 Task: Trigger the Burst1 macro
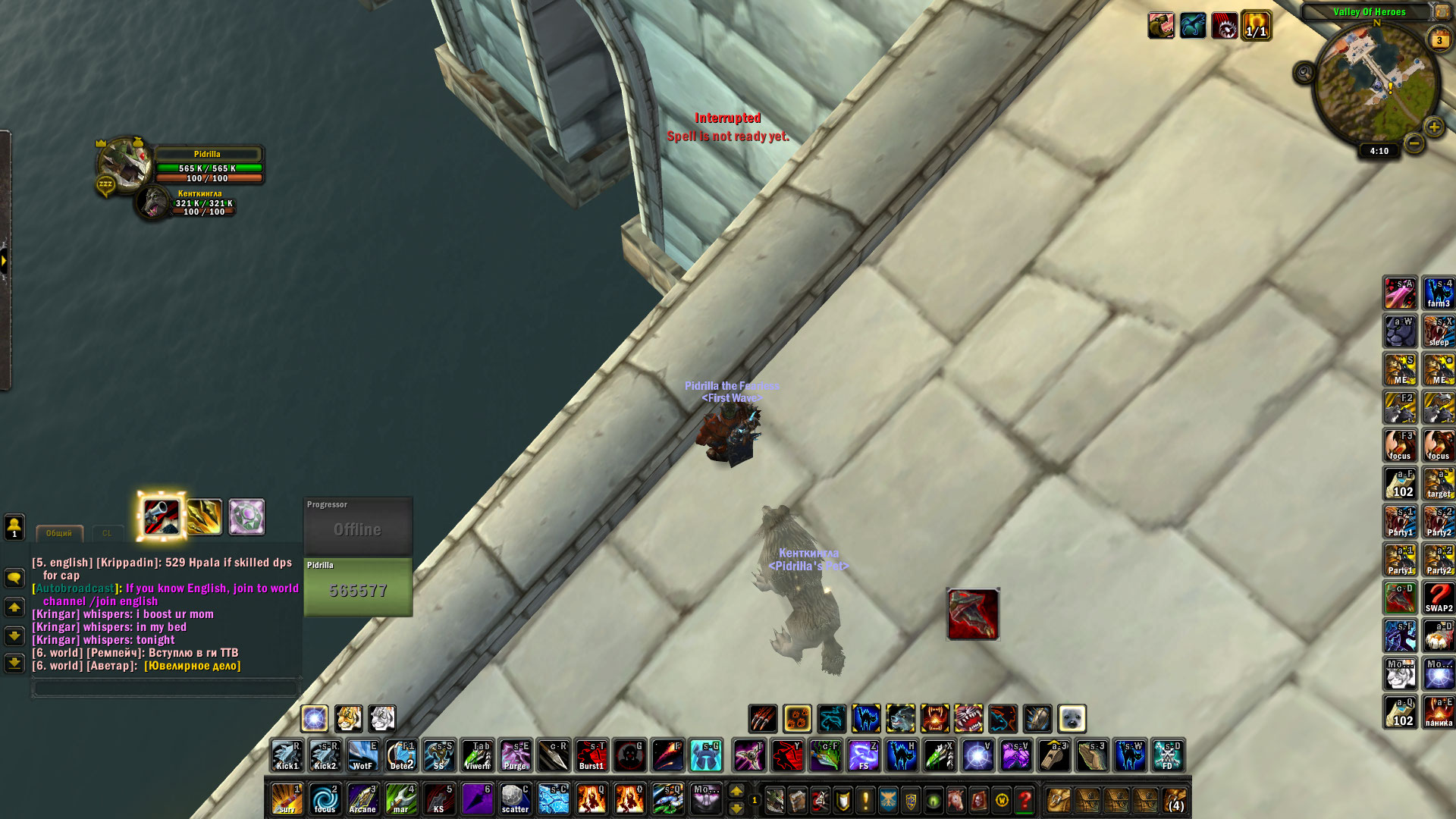(591, 756)
